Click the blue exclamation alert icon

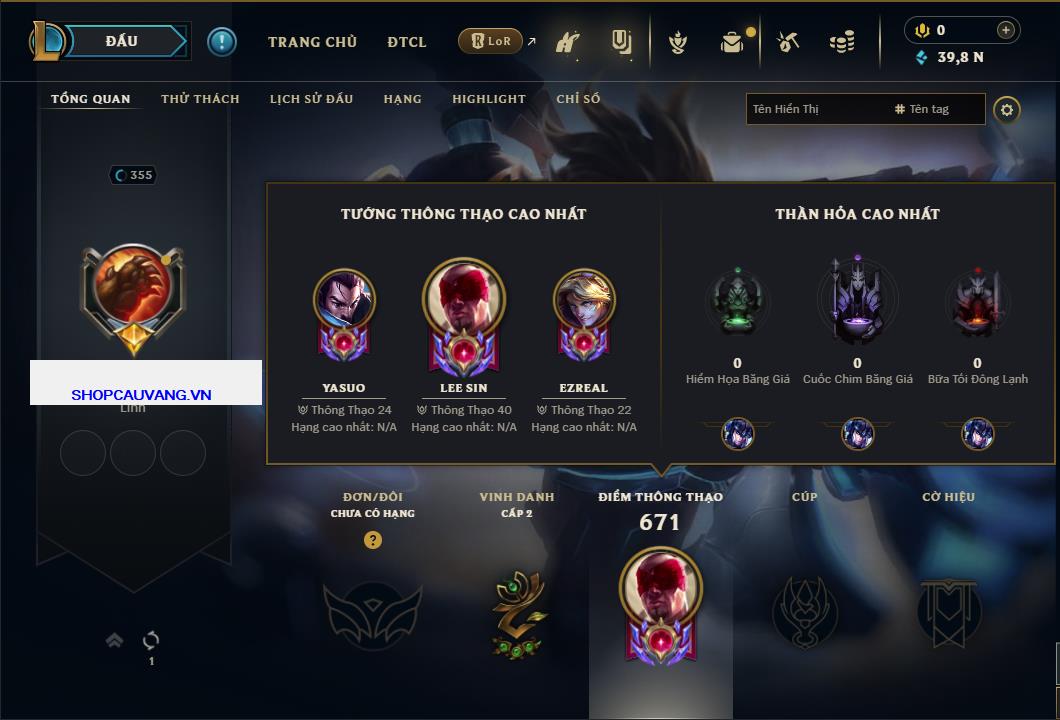(x=221, y=41)
